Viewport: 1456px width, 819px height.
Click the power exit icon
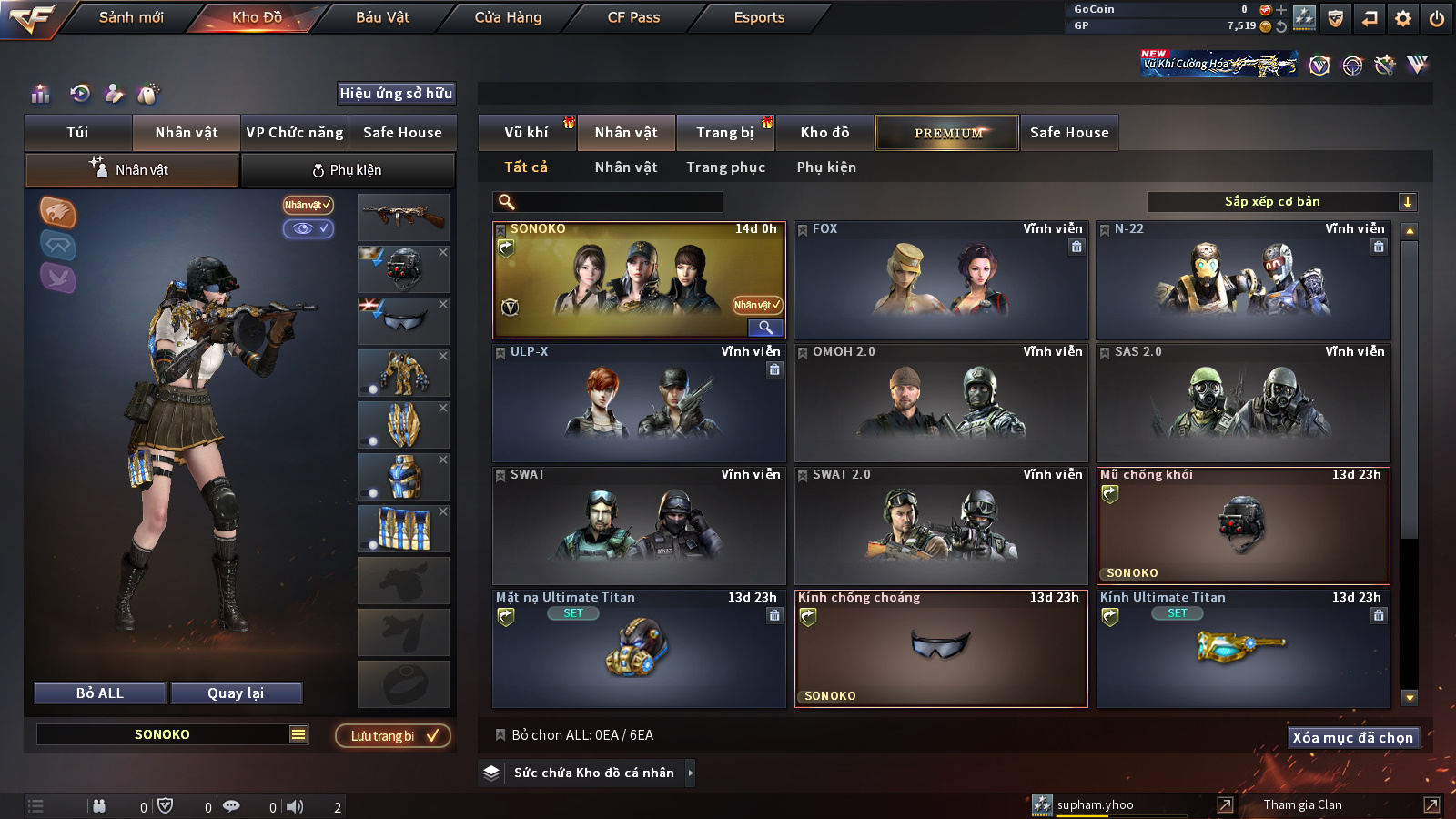point(1437,18)
